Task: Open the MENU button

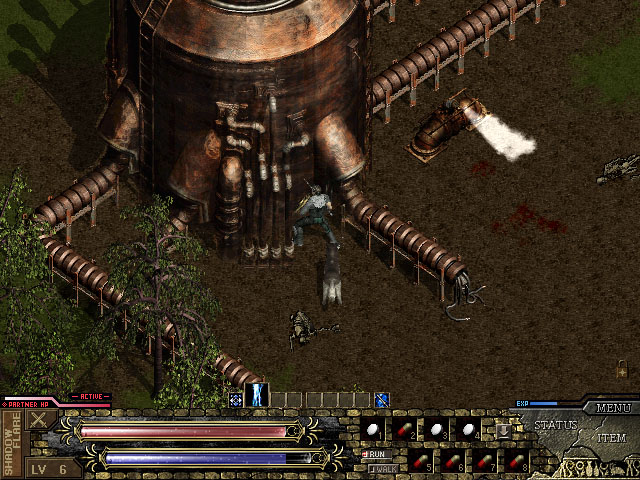Action: click(612, 408)
